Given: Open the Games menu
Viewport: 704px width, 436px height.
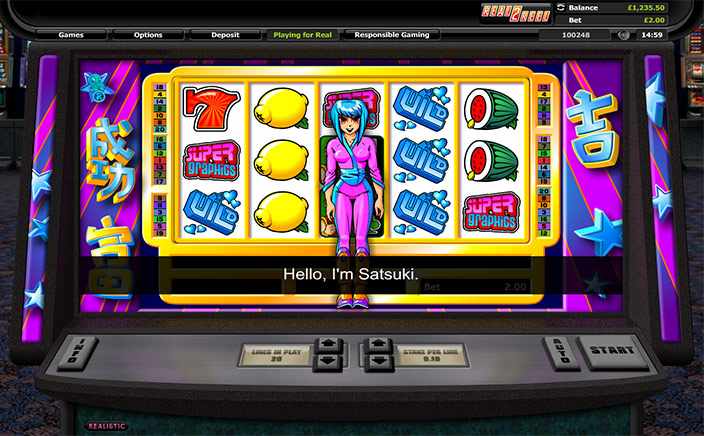Looking at the screenshot, I should coord(70,35).
